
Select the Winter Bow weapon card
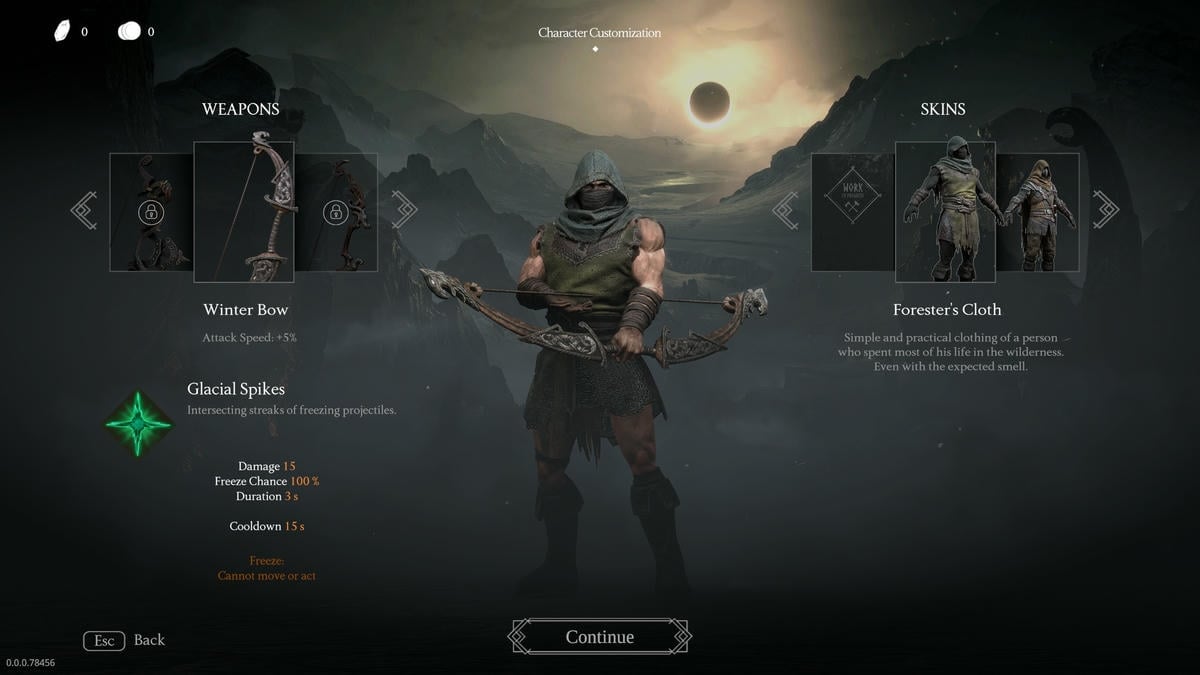pyautogui.click(x=244, y=212)
